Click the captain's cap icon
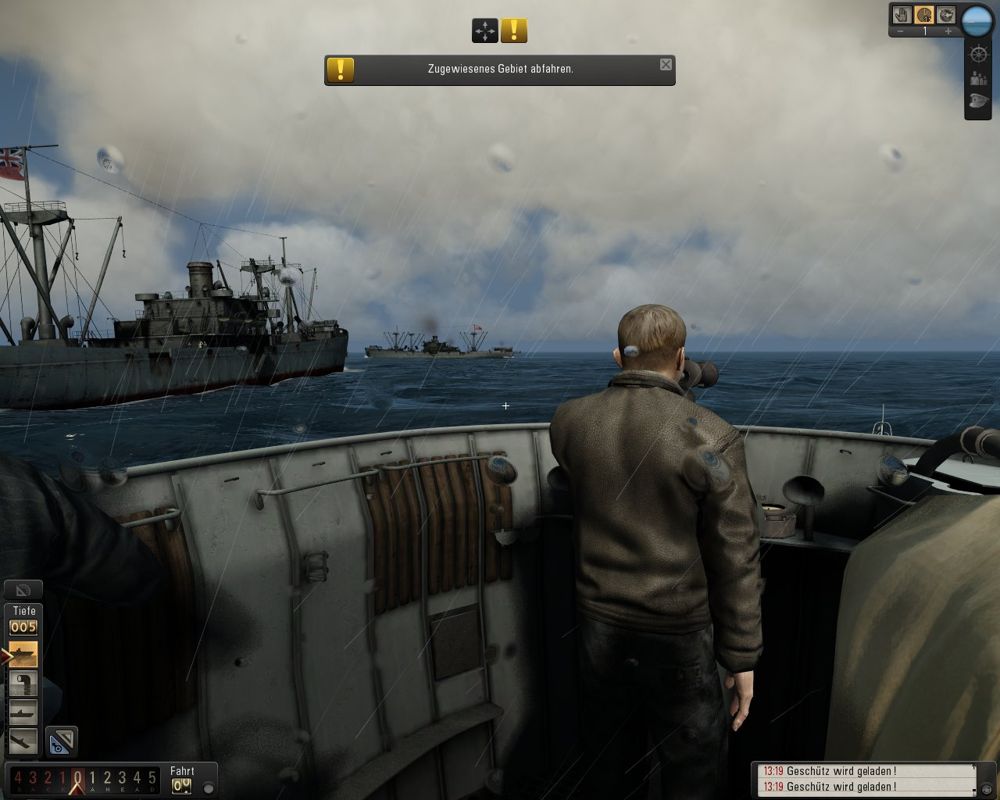1000x800 pixels. [x=978, y=101]
